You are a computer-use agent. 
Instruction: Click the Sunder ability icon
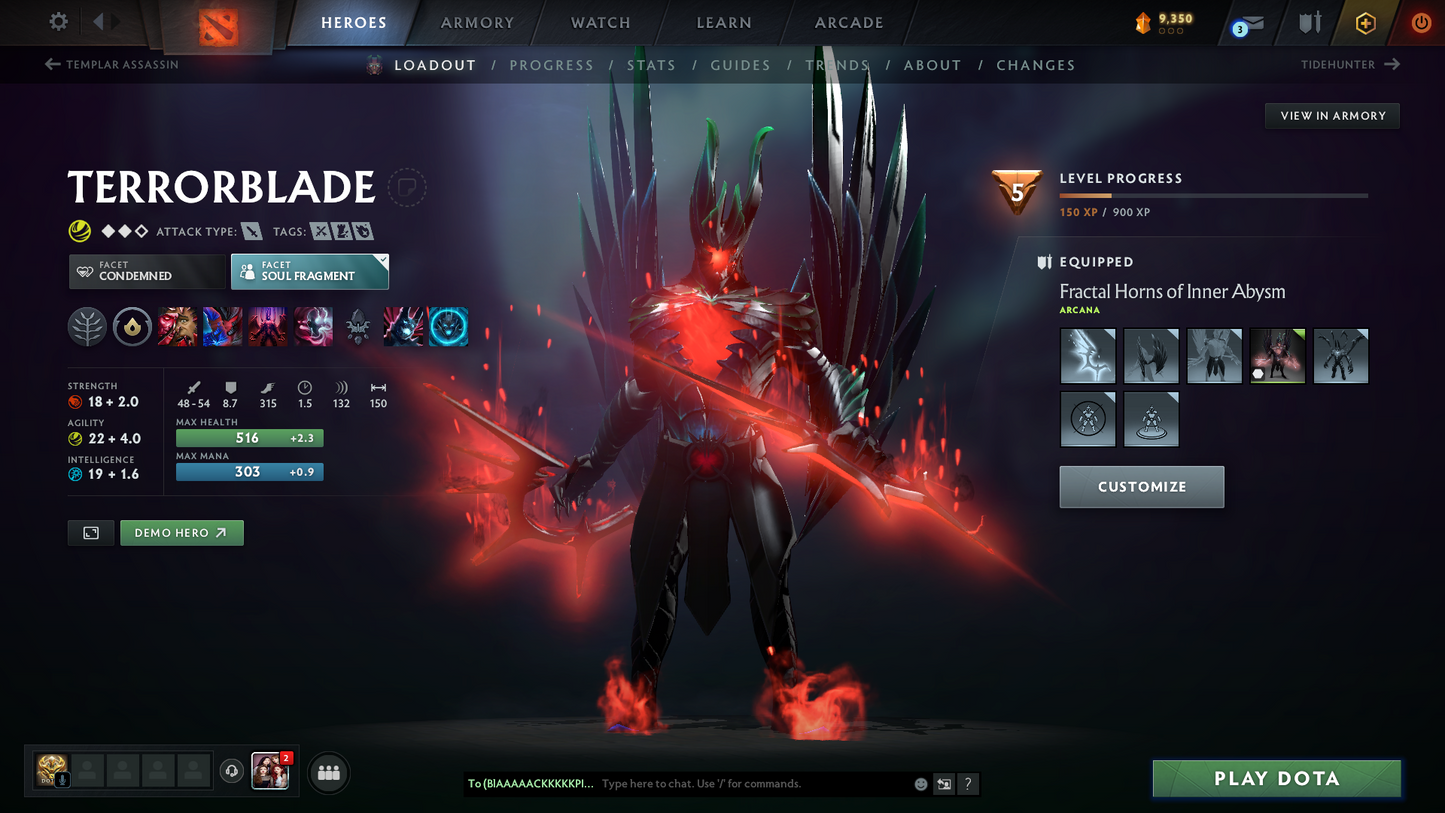313,326
